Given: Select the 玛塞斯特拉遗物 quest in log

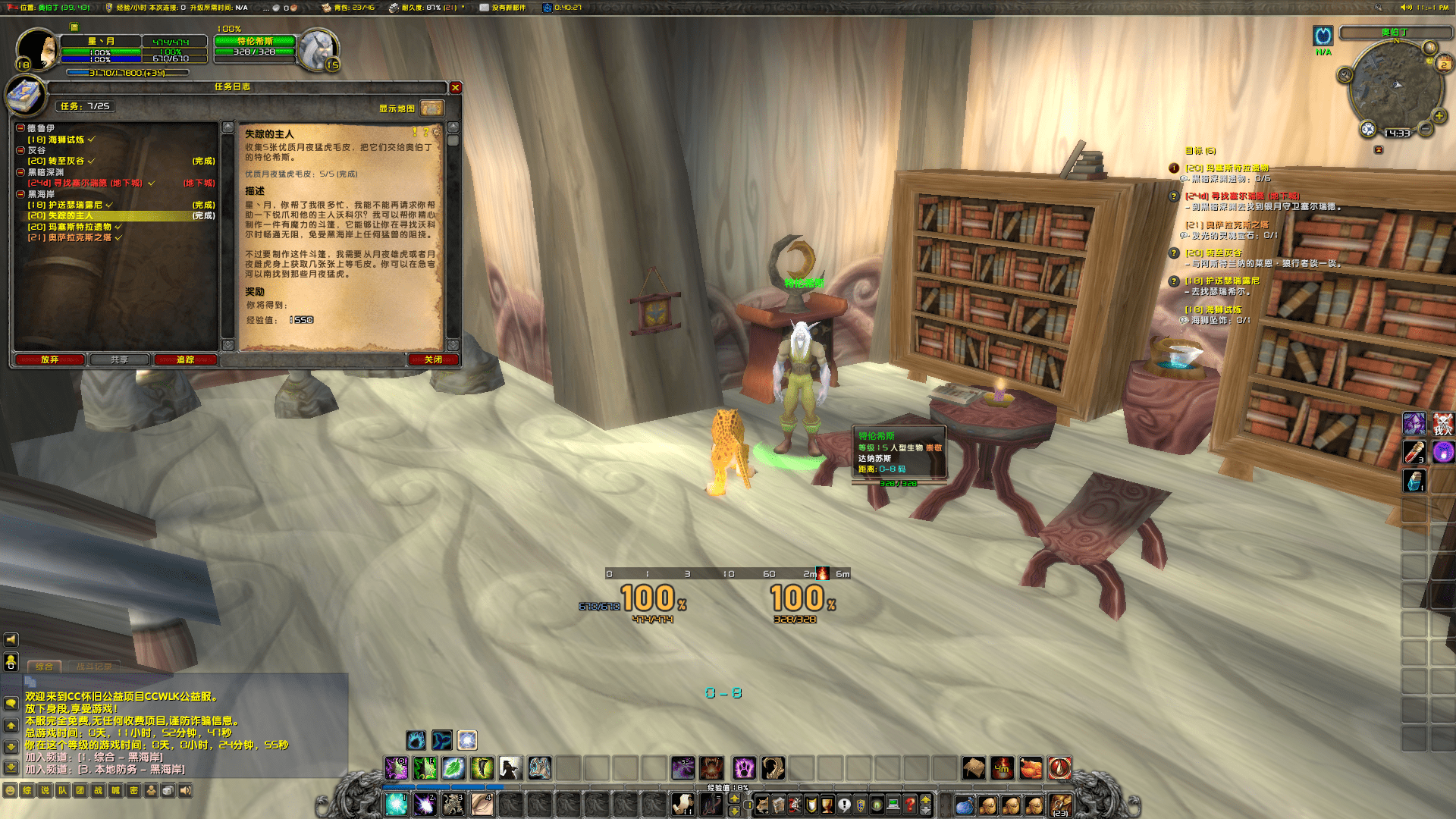Looking at the screenshot, I should (x=70, y=227).
